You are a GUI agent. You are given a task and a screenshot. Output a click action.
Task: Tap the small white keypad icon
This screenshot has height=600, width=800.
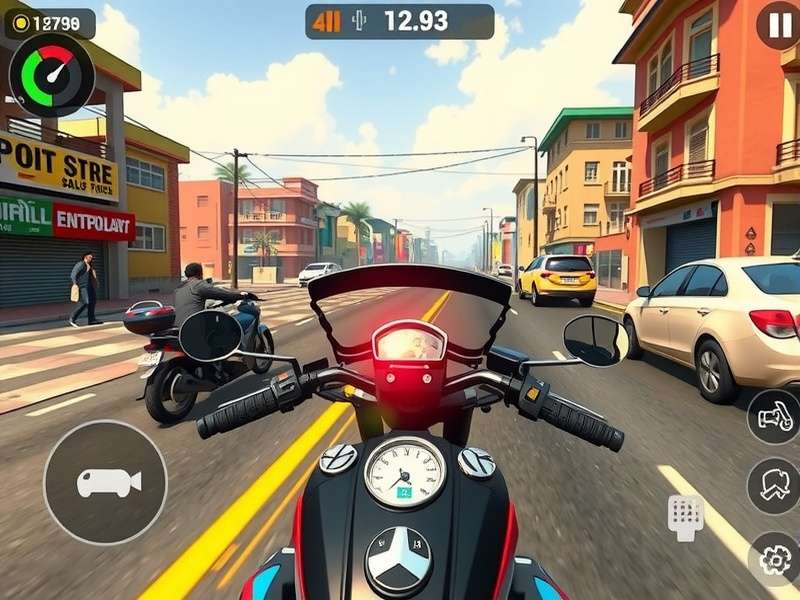tap(686, 515)
